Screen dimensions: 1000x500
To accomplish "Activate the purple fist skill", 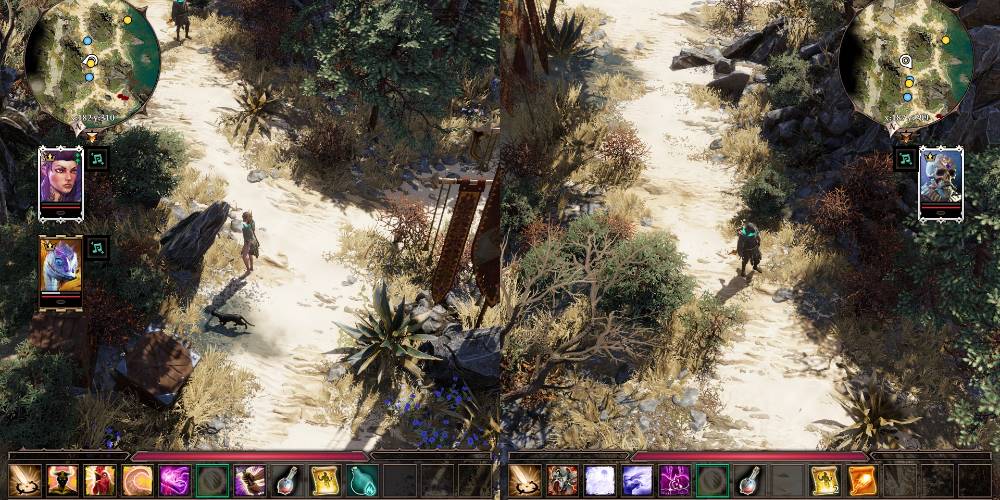I will click(x=249, y=481).
